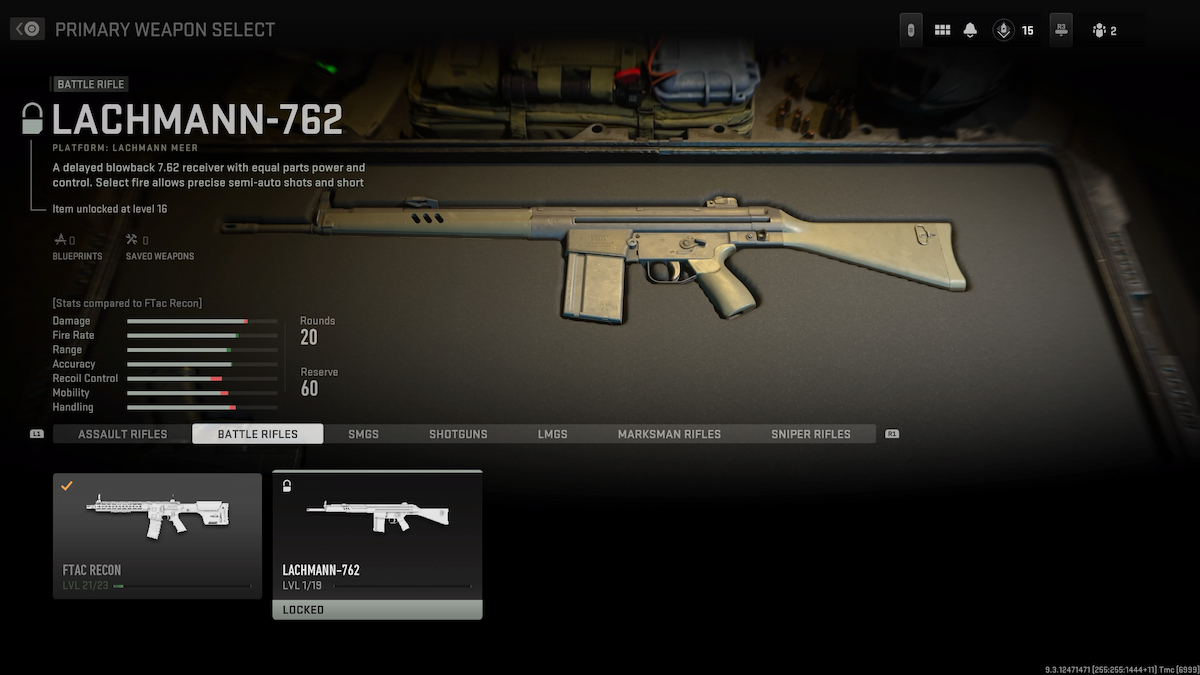Select the Battle Rifles tab

(257, 434)
